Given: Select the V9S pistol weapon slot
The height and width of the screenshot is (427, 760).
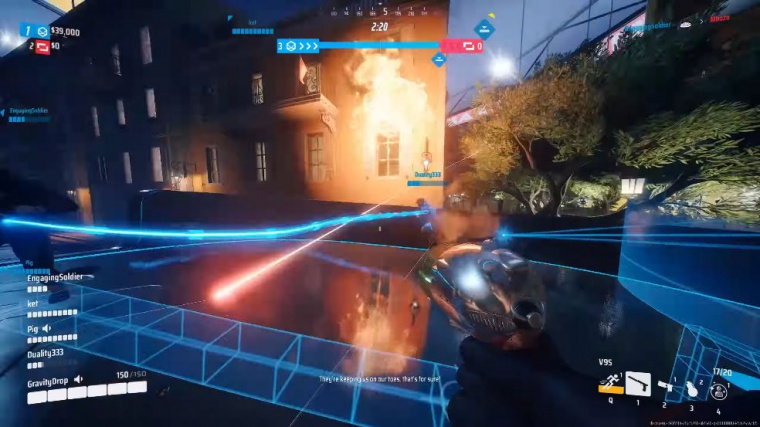Looking at the screenshot, I should click(637, 385).
